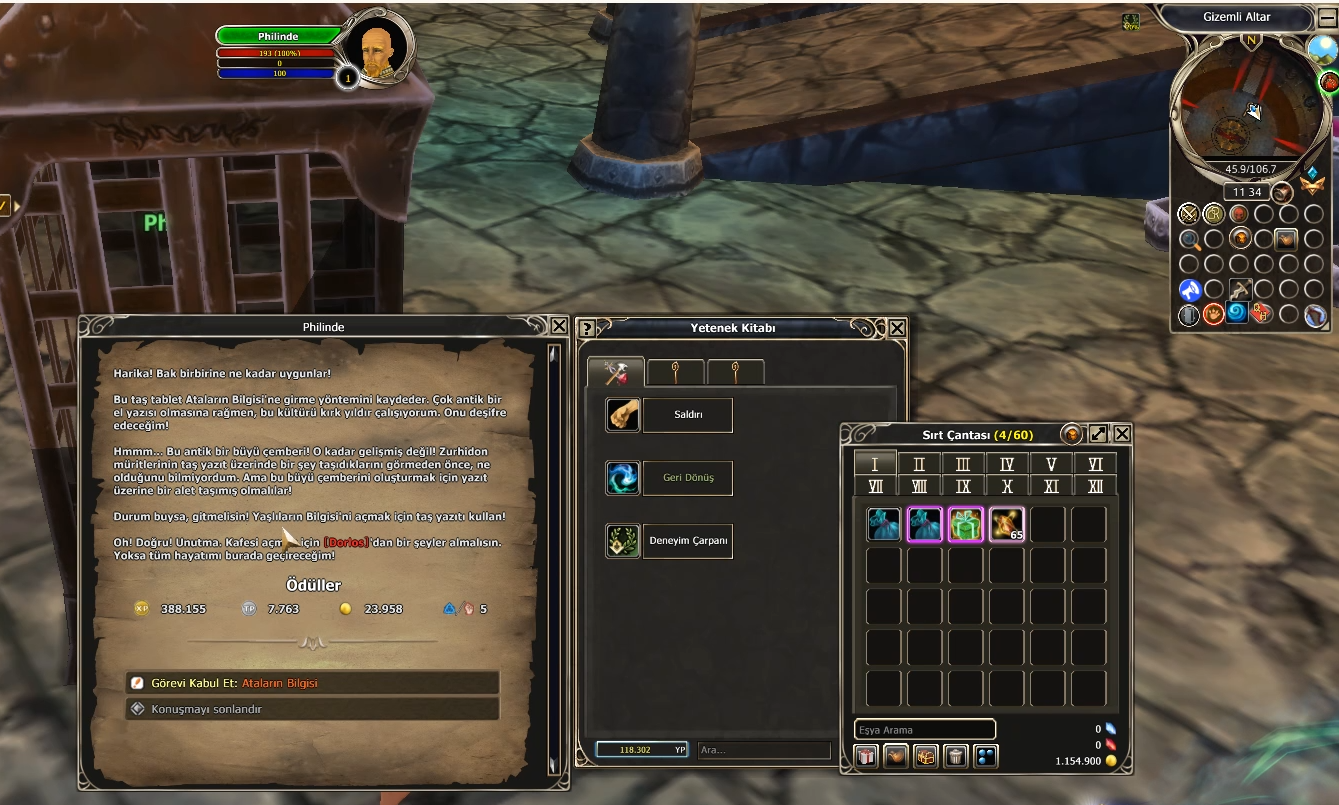Select the Saldırı fist skill icon
This screenshot has height=805, width=1339.
point(623,415)
